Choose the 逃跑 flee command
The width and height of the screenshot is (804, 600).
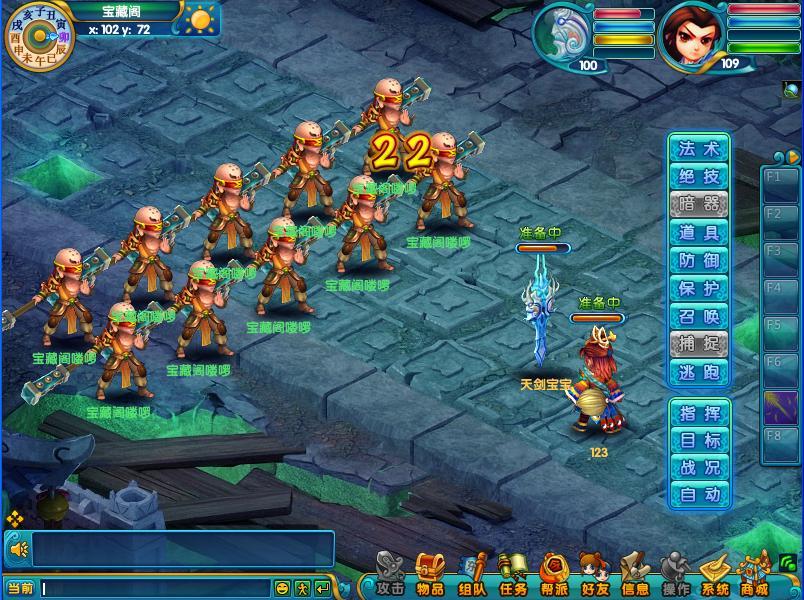tap(699, 373)
